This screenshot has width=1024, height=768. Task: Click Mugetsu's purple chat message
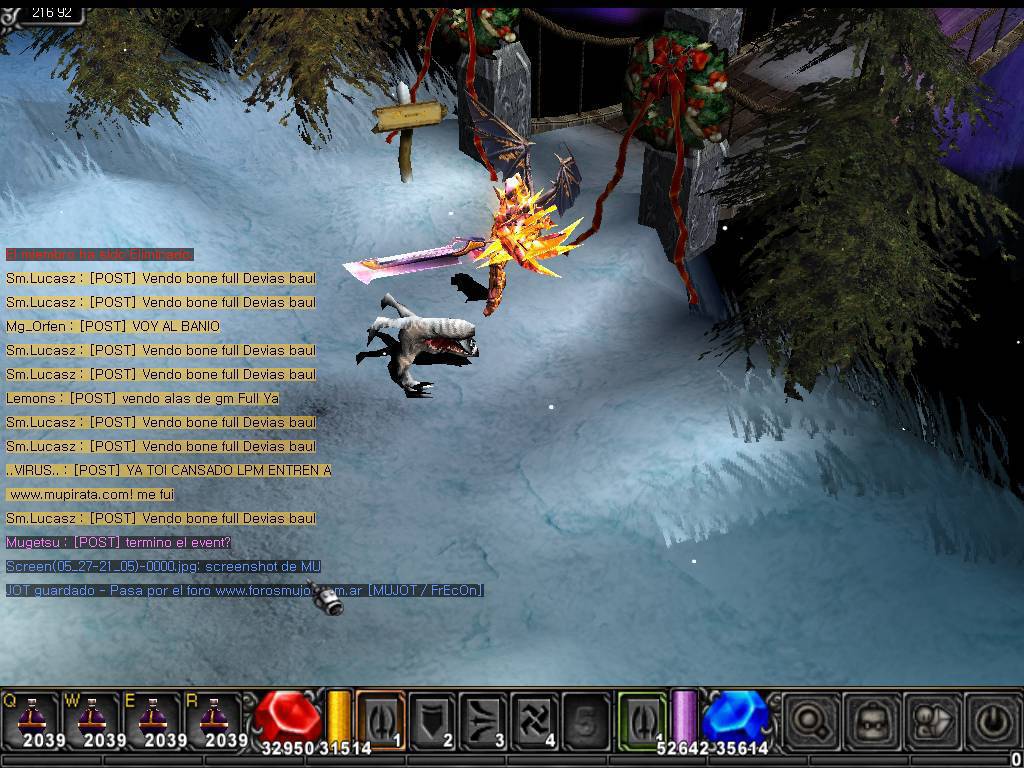coord(119,542)
